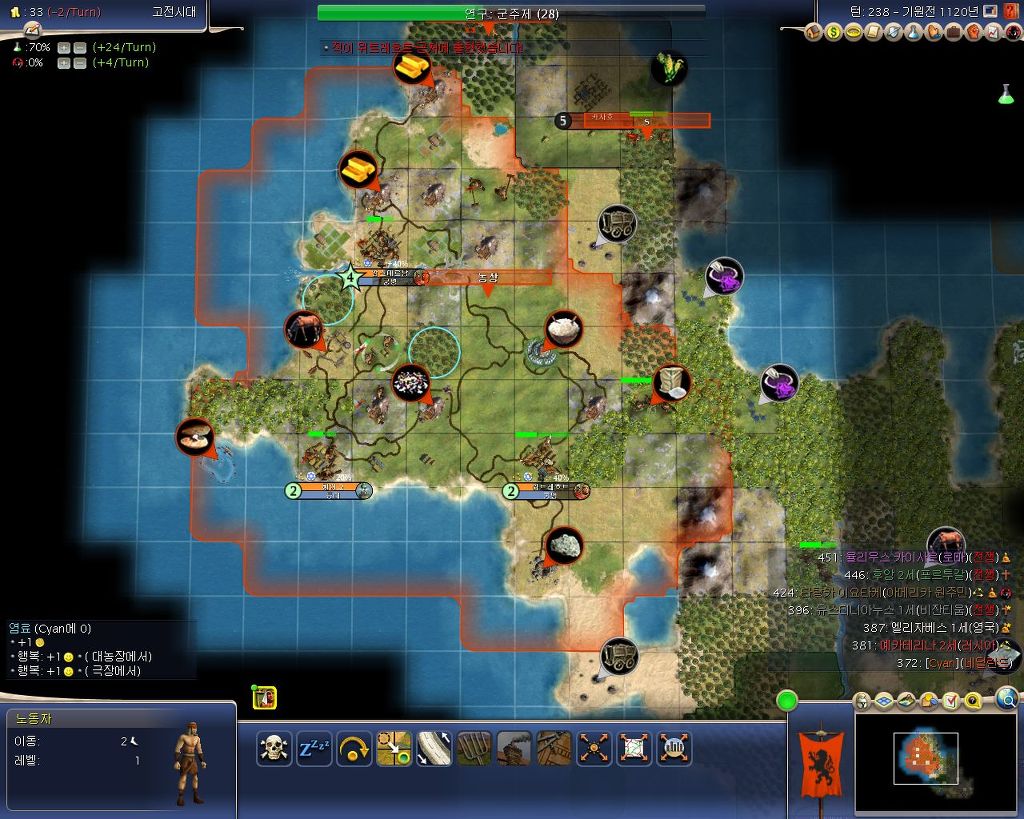Screen dimensions: 1024x819
Task: Activate the go-to move command
Action: pos(394,748)
